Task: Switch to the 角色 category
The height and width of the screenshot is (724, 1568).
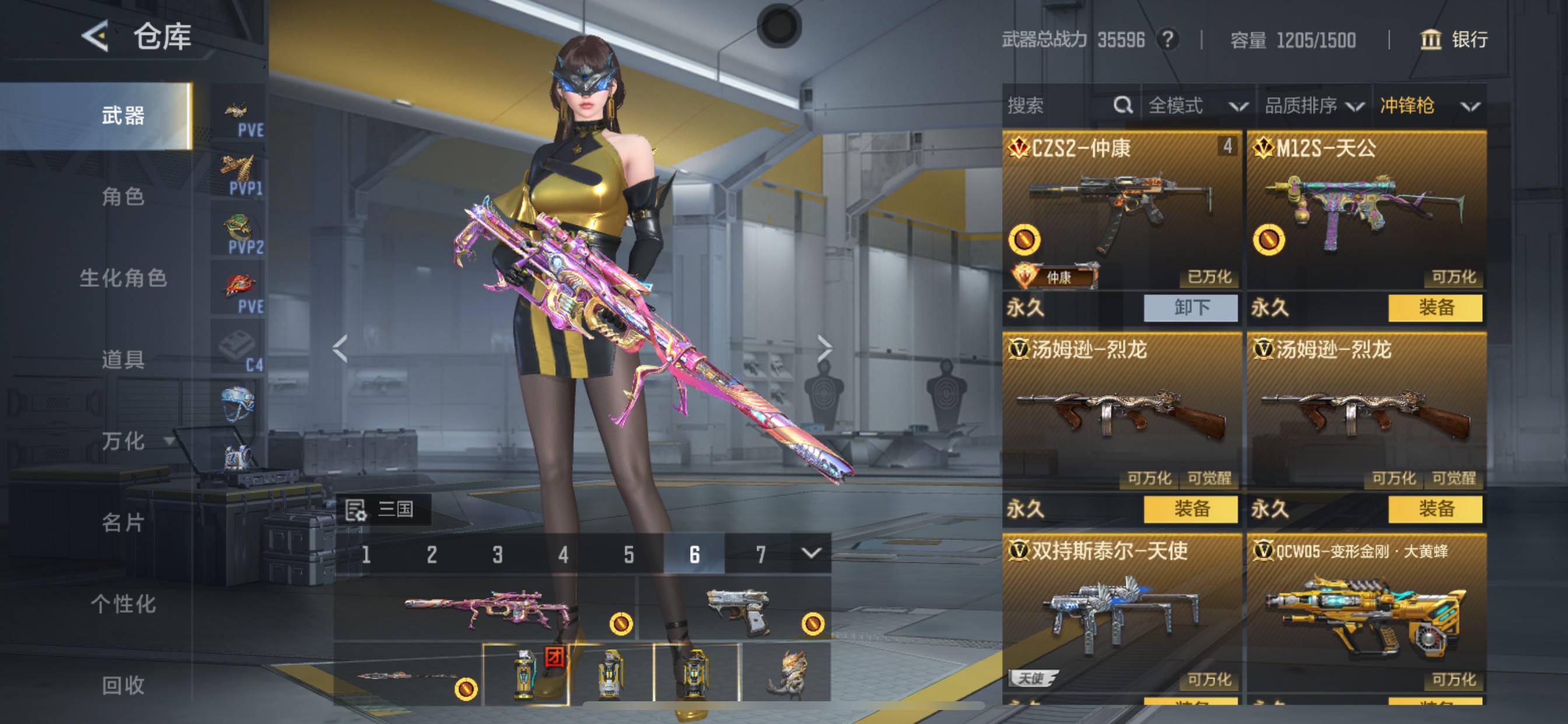Action: (123, 196)
